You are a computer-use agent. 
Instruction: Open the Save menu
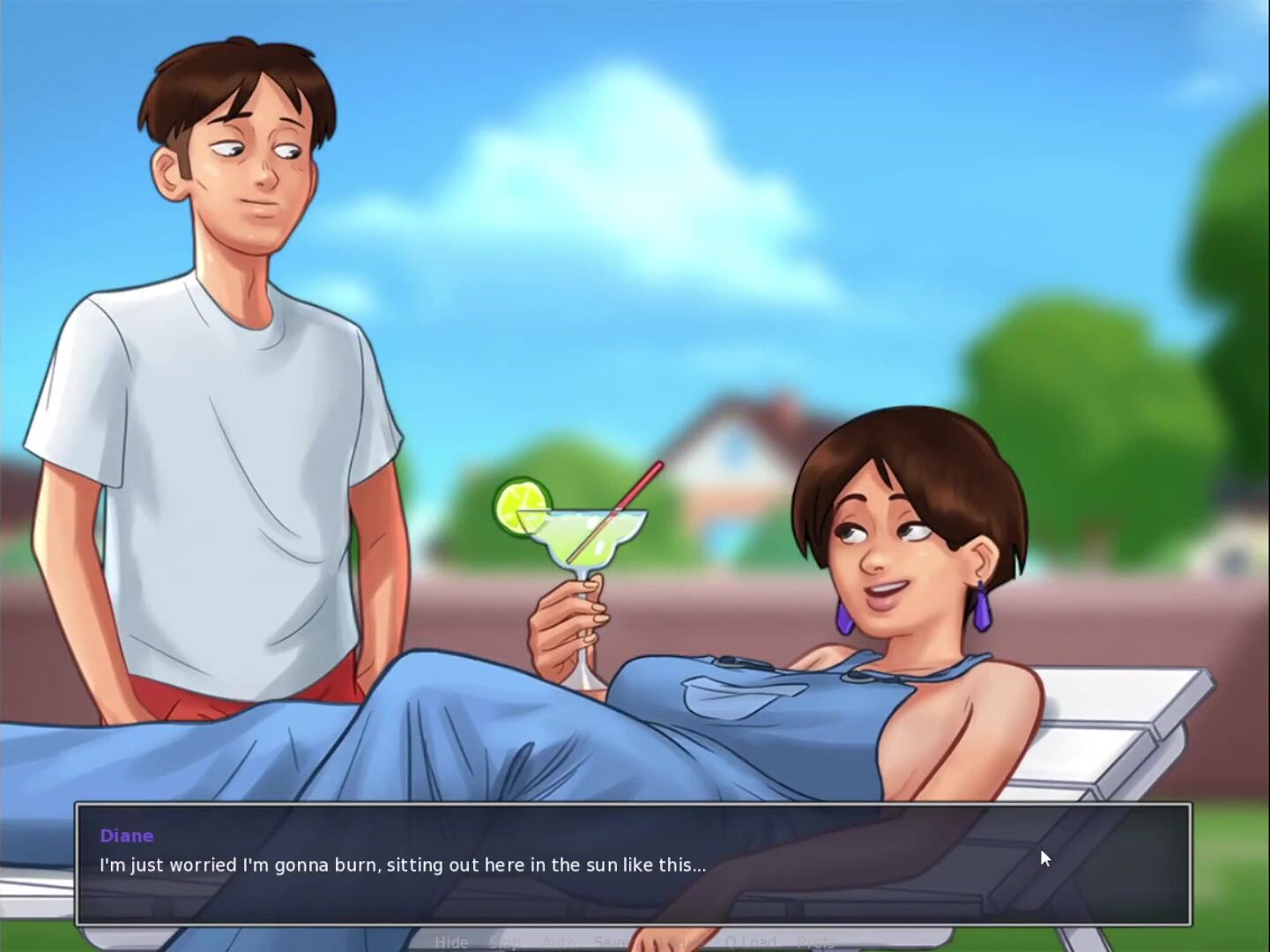(610, 942)
